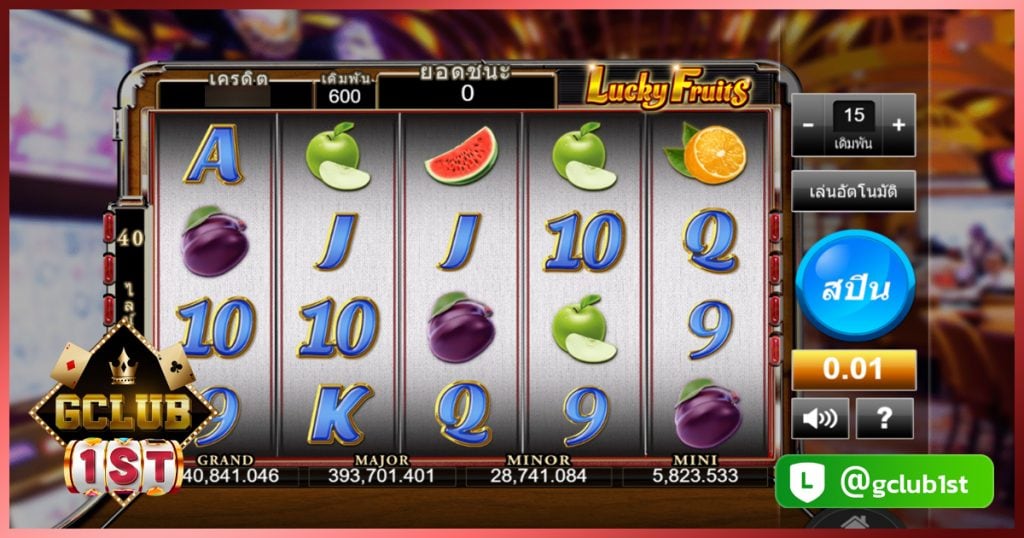Open the help question mark button
Screen dimensions: 1024x538
884,418
